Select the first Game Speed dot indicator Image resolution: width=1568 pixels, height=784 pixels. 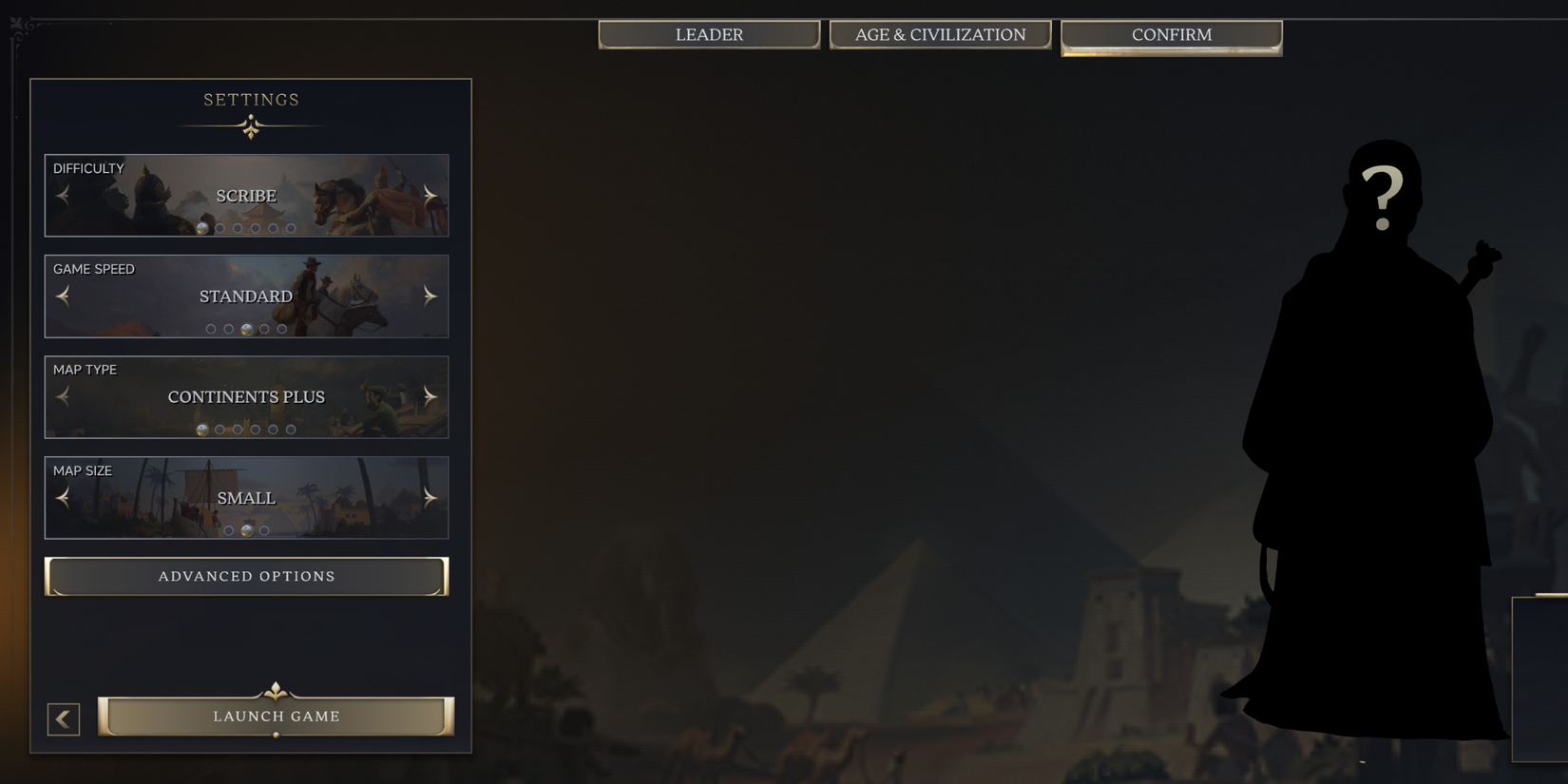tap(211, 329)
